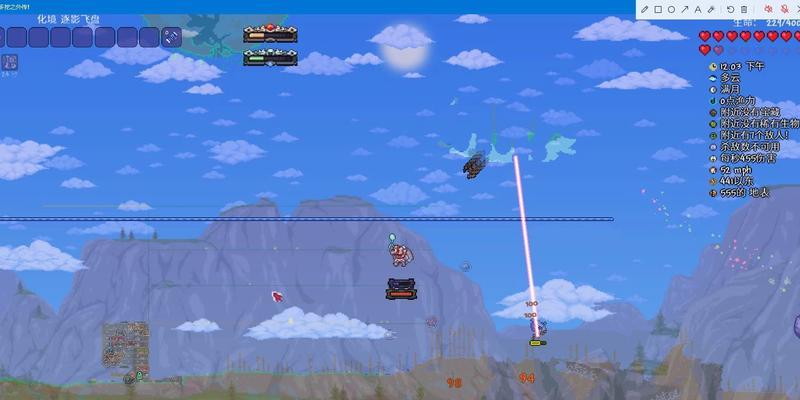
Task: Choose the pencil tool in the annotation toolbar
Action: [x=644, y=10]
